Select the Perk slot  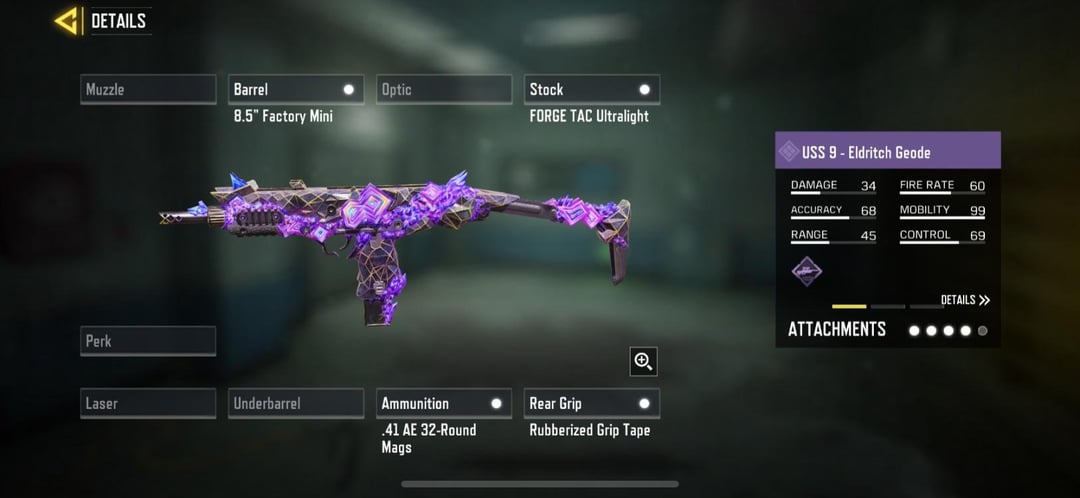[148, 341]
